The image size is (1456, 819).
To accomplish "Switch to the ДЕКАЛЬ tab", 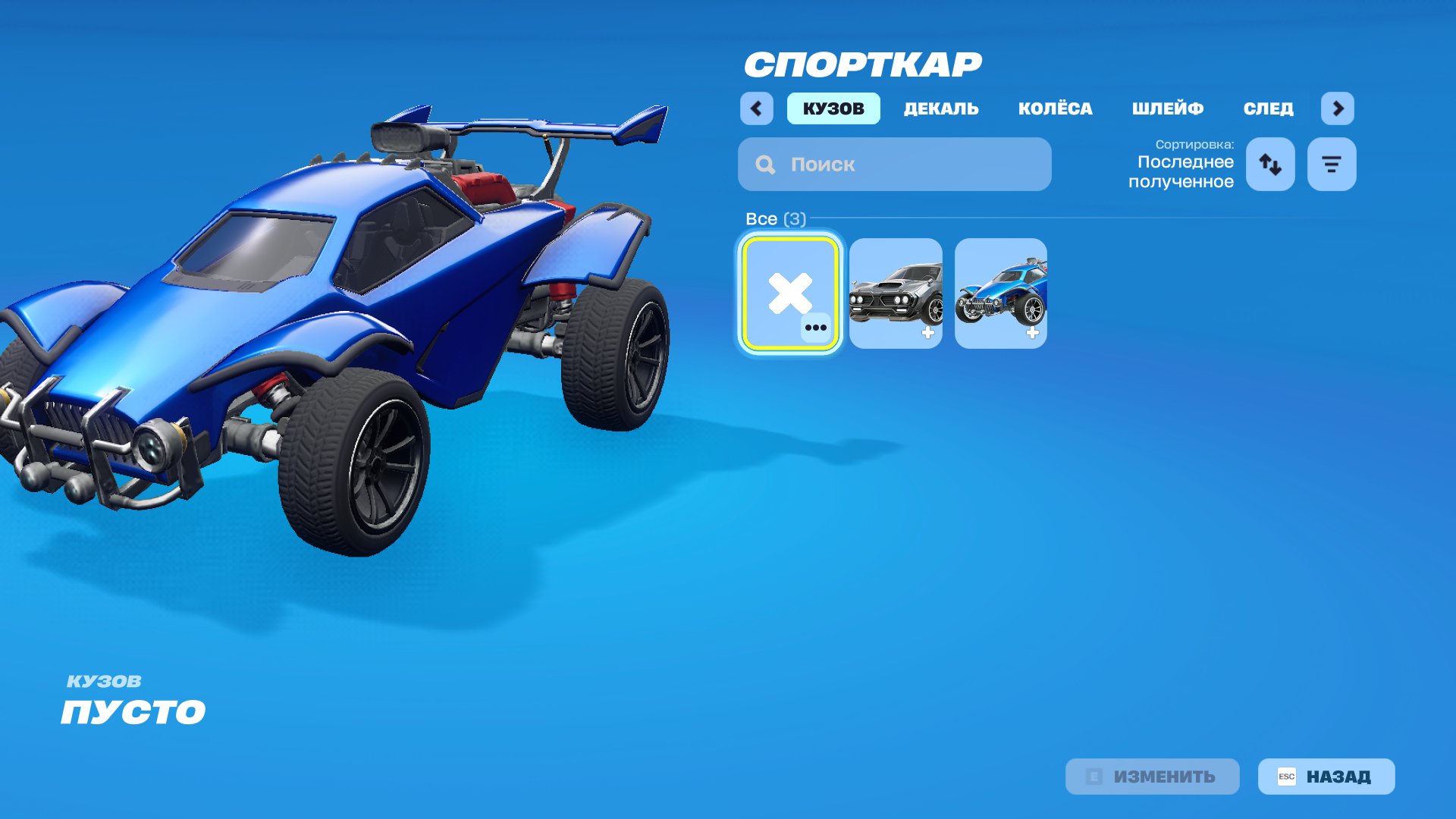I will click(x=940, y=108).
